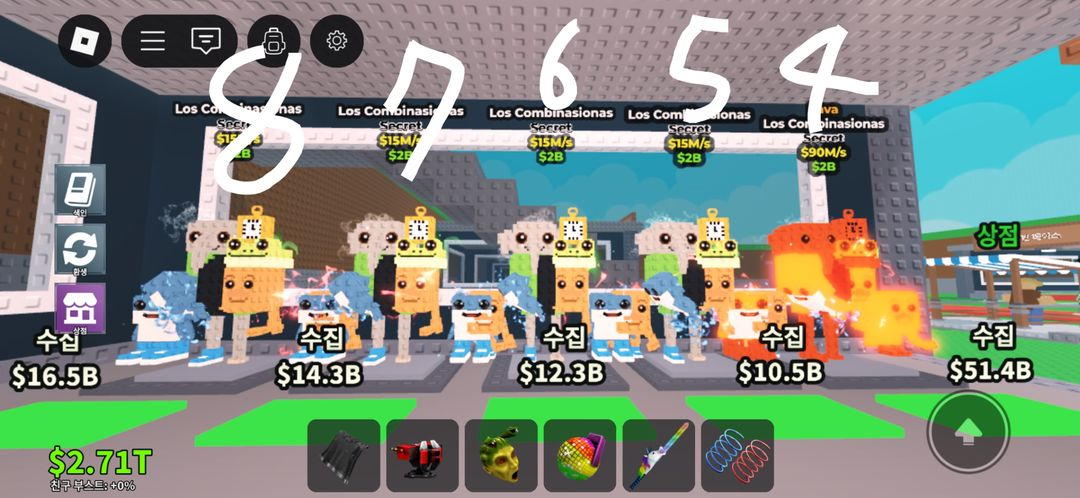Tap the jump arrow button
This screenshot has height=498, width=1080.
coord(967,431)
